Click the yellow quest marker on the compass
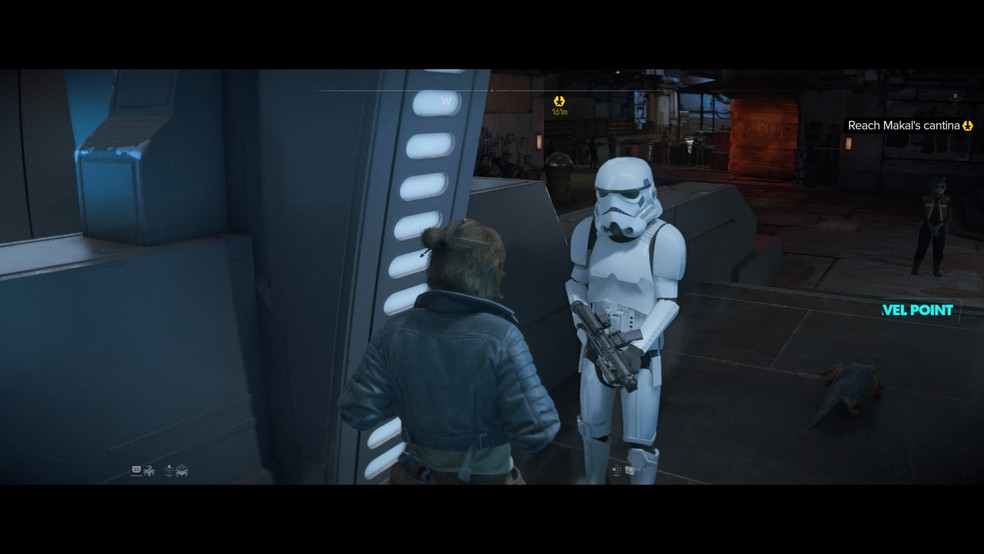 pyautogui.click(x=560, y=101)
